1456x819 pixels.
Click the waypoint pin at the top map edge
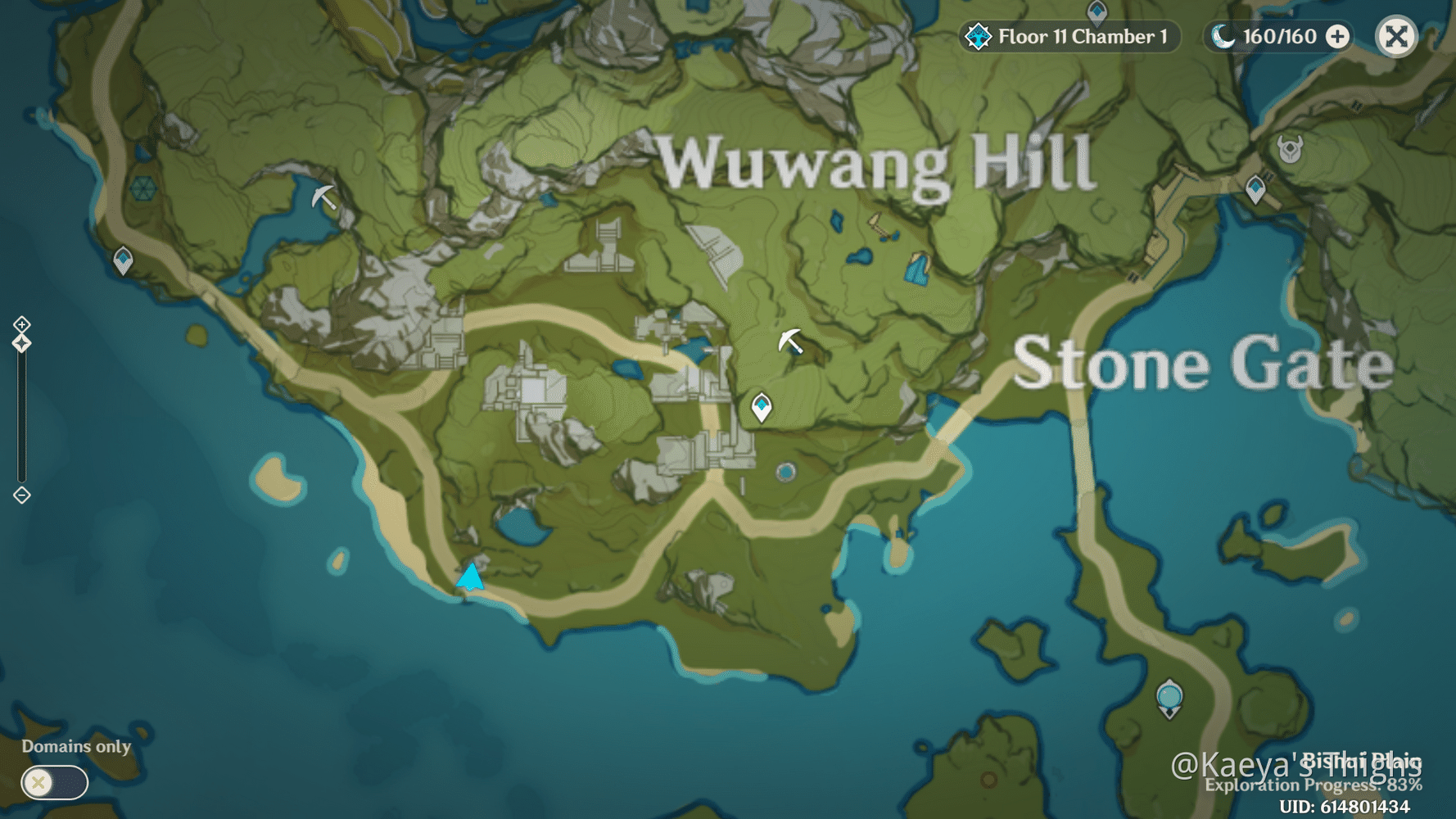tap(1096, 11)
